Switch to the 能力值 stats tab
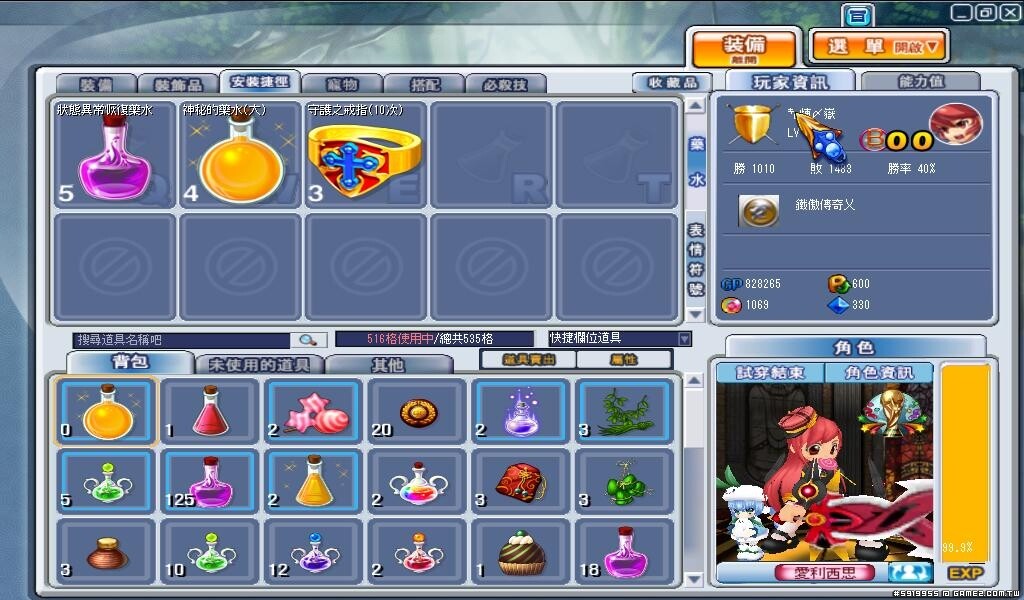The width and height of the screenshot is (1024, 600). (919, 81)
